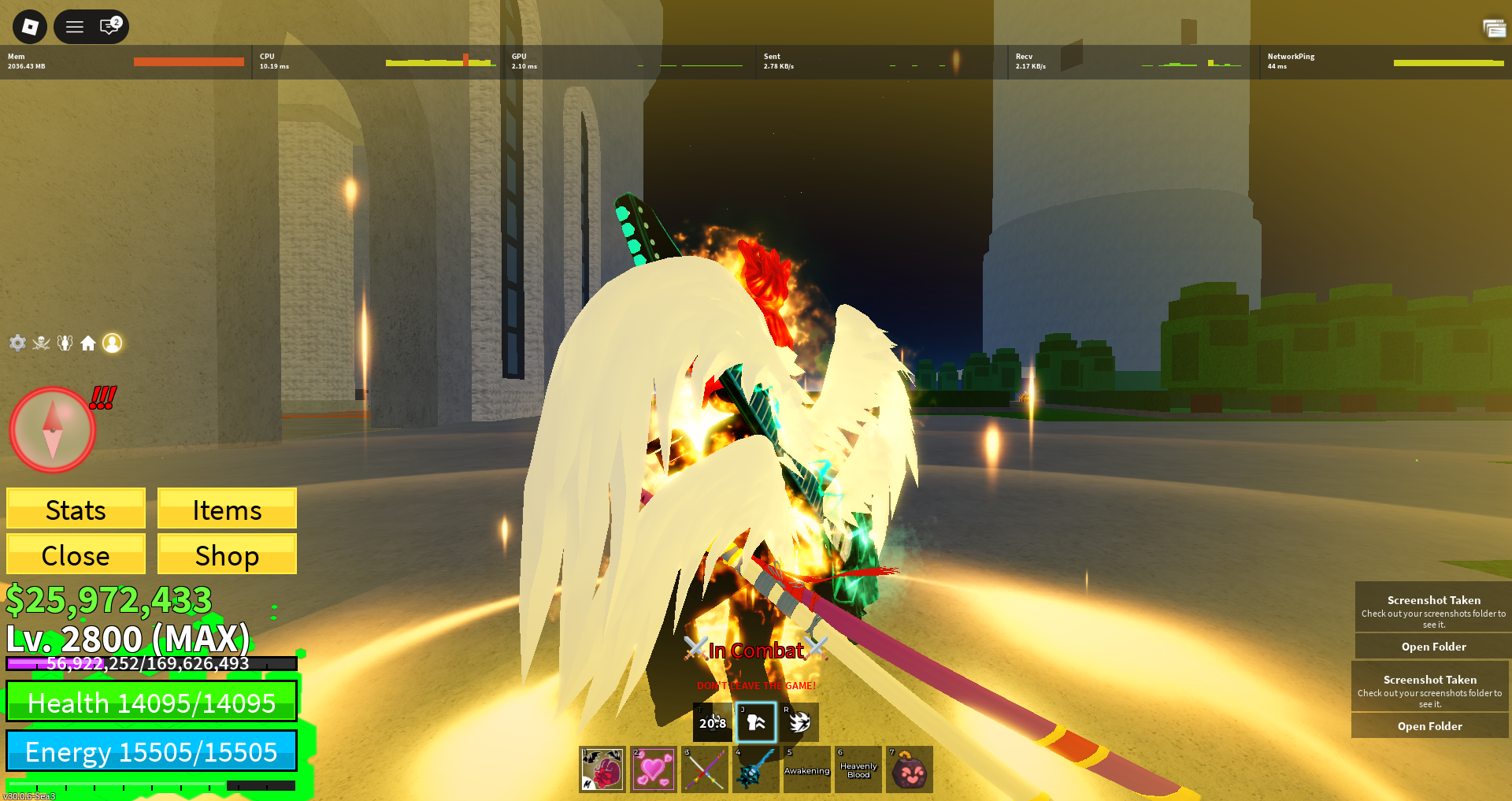
Task: Open the Shop menu
Action: tap(227, 555)
